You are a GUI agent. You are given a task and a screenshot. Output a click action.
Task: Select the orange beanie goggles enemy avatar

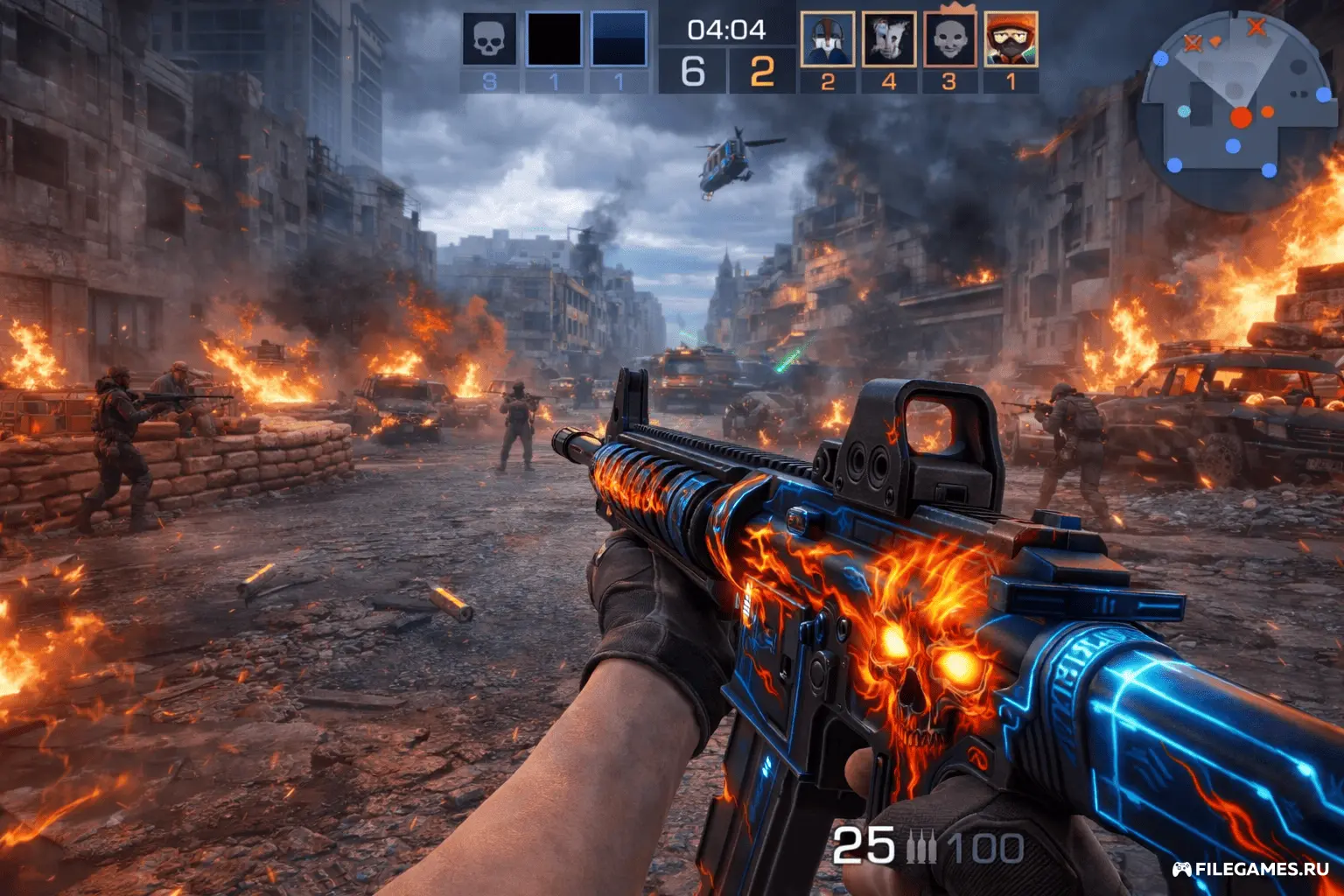(1011, 39)
